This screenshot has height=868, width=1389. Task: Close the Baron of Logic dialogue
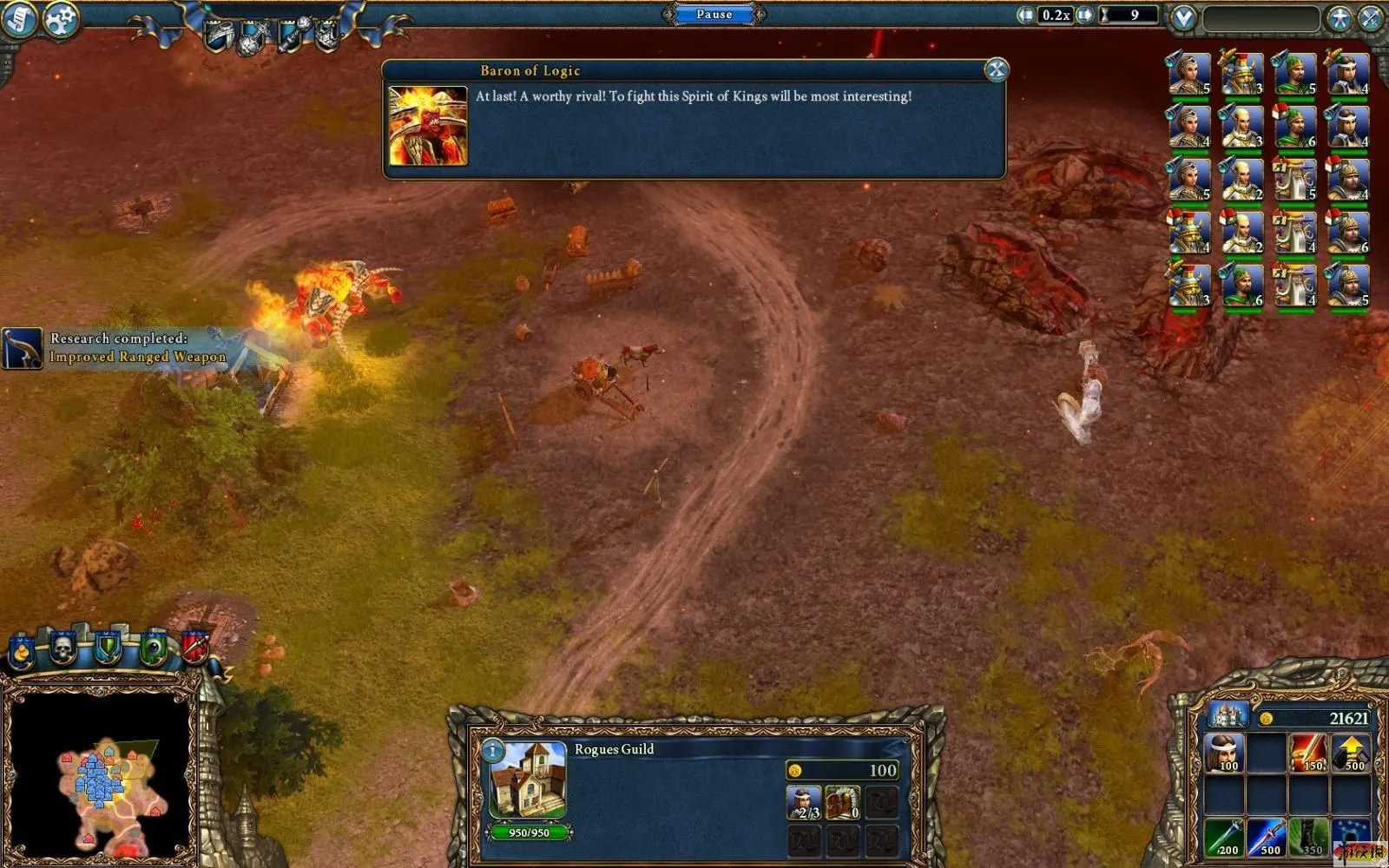(996, 70)
